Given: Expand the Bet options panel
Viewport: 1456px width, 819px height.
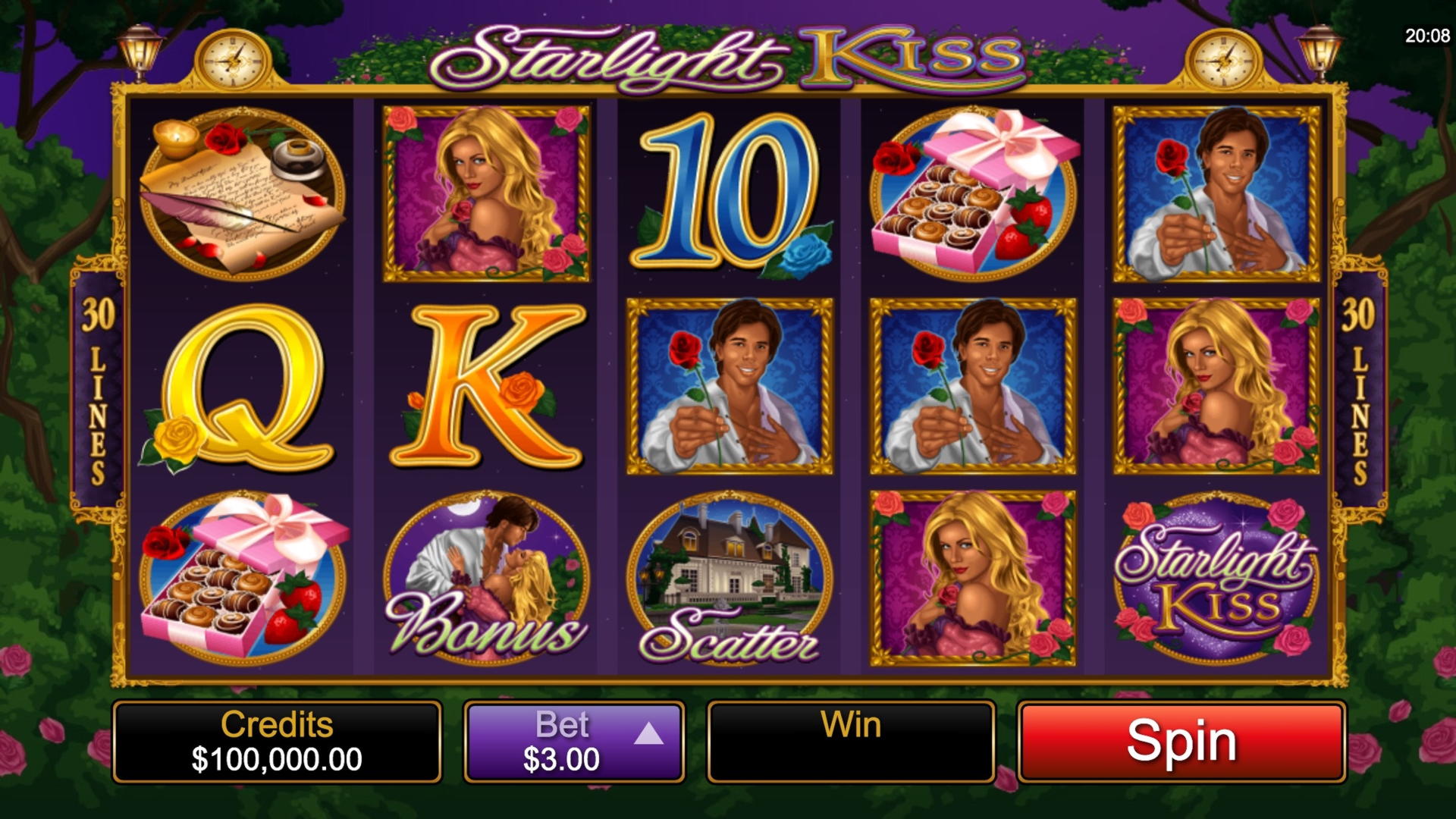Looking at the screenshot, I should click(x=573, y=739).
